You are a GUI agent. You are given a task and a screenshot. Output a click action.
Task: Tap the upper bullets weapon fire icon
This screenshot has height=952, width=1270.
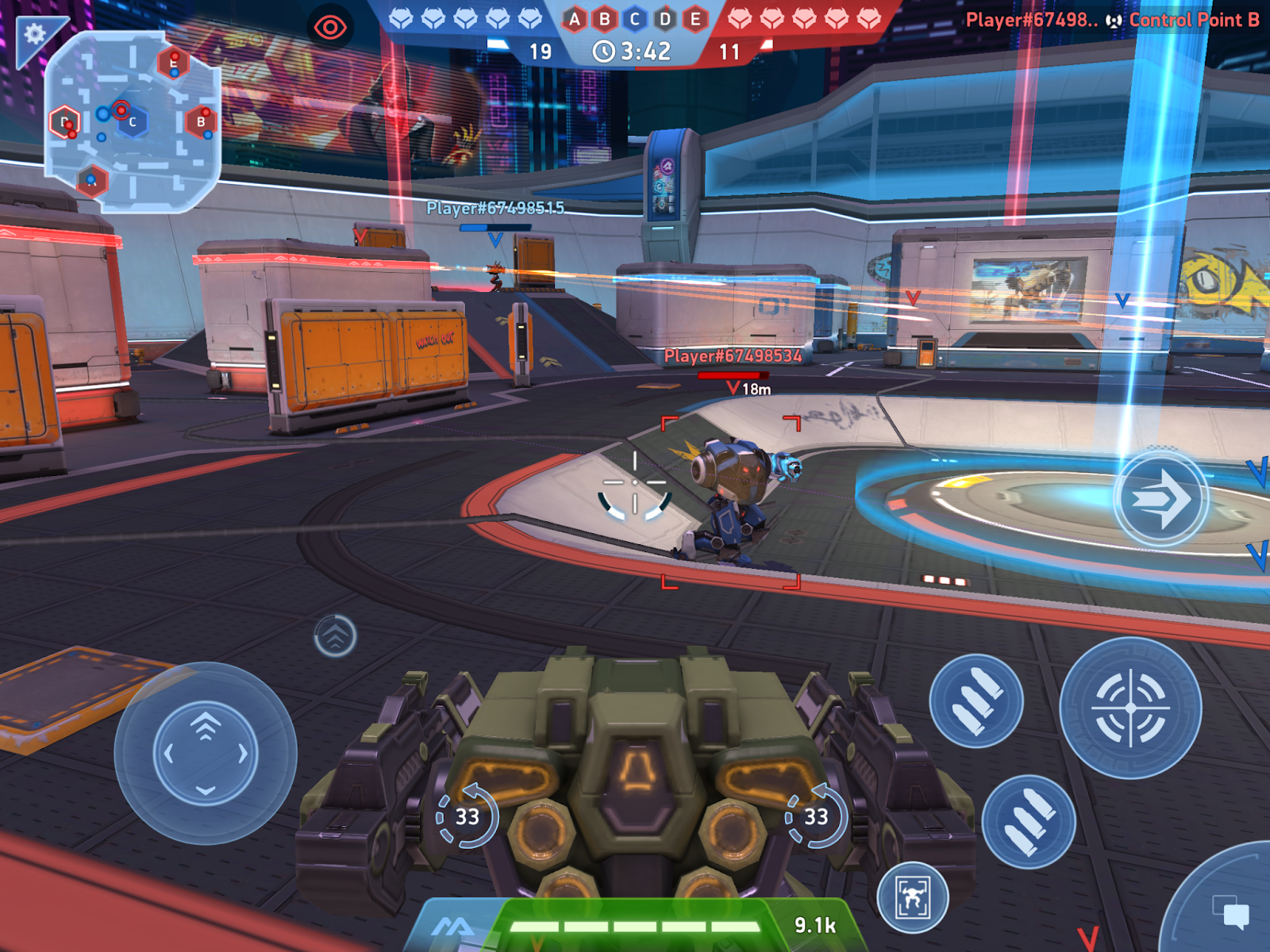point(979,701)
